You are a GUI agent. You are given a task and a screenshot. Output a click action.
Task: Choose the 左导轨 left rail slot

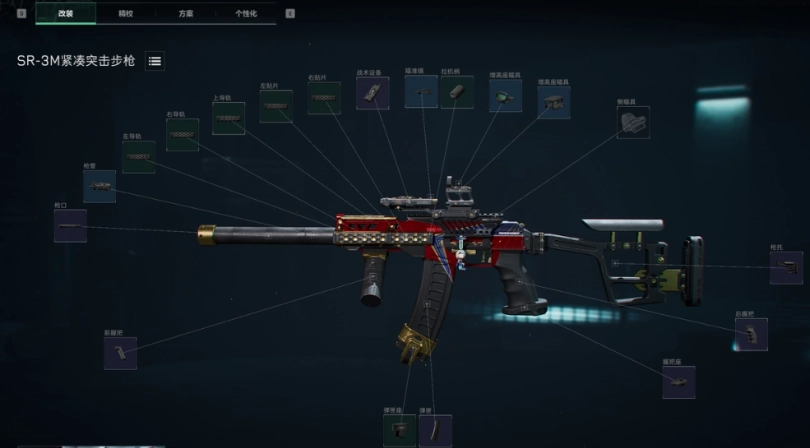[138, 157]
